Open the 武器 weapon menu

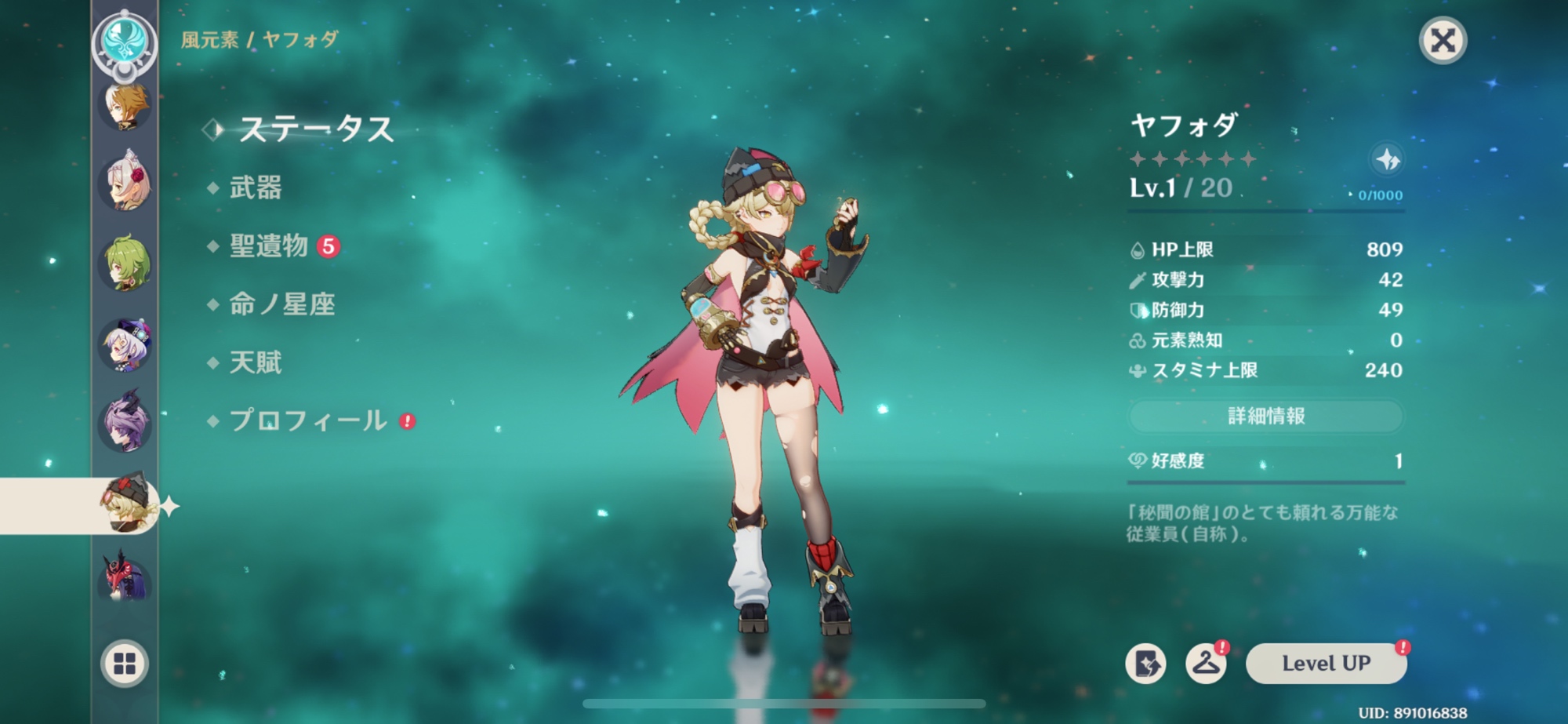point(255,188)
